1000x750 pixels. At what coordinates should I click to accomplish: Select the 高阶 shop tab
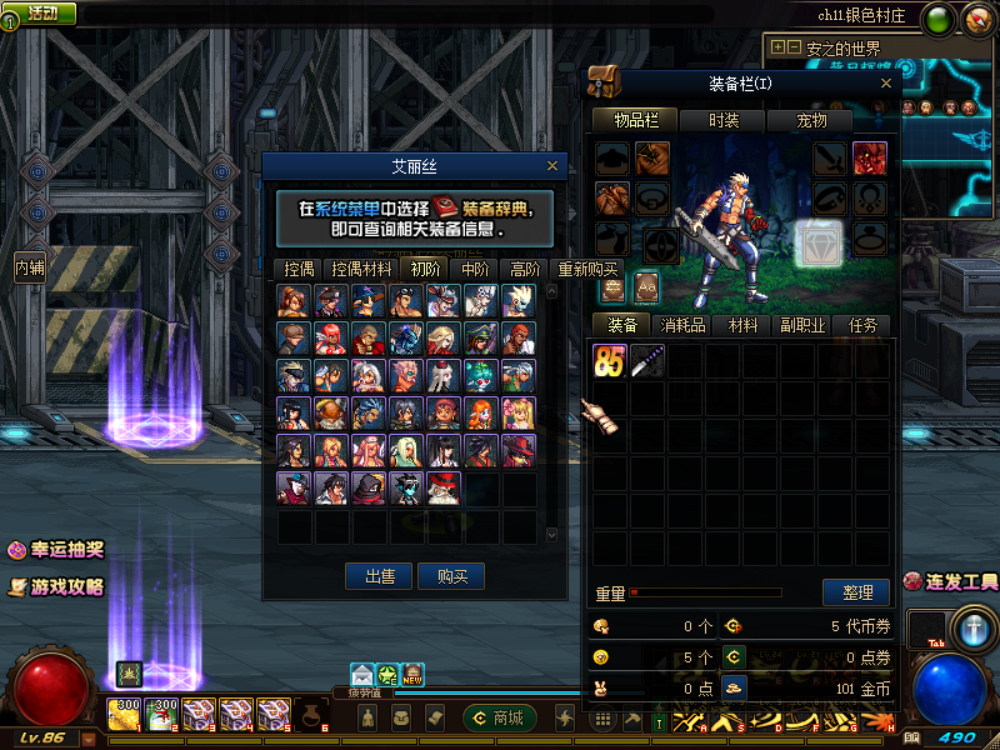(525, 269)
